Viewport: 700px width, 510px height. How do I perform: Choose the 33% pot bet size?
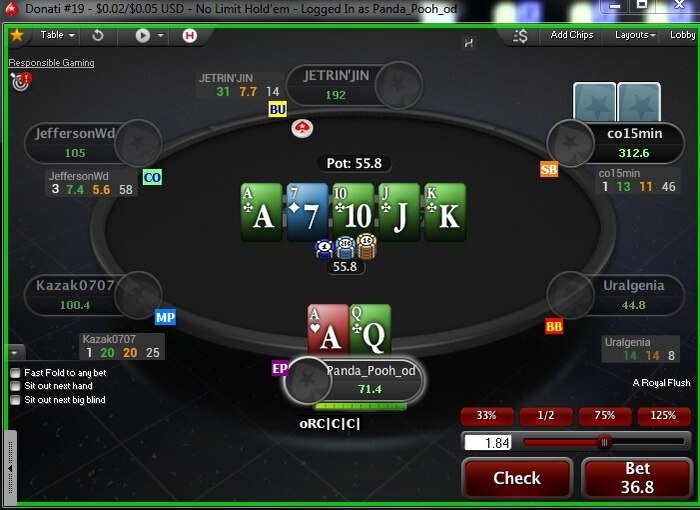(487, 416)
